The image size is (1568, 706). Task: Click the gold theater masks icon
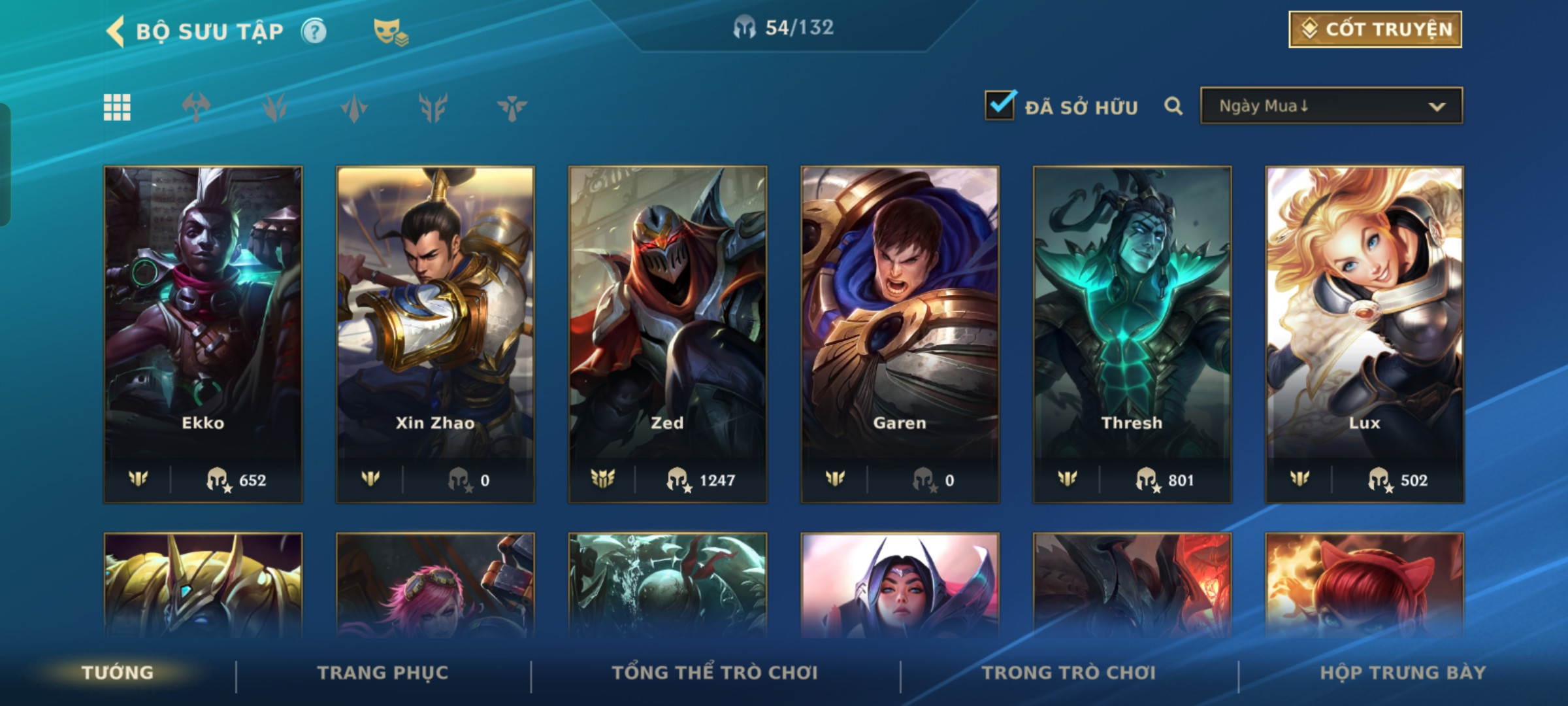(x=390, y=31)
